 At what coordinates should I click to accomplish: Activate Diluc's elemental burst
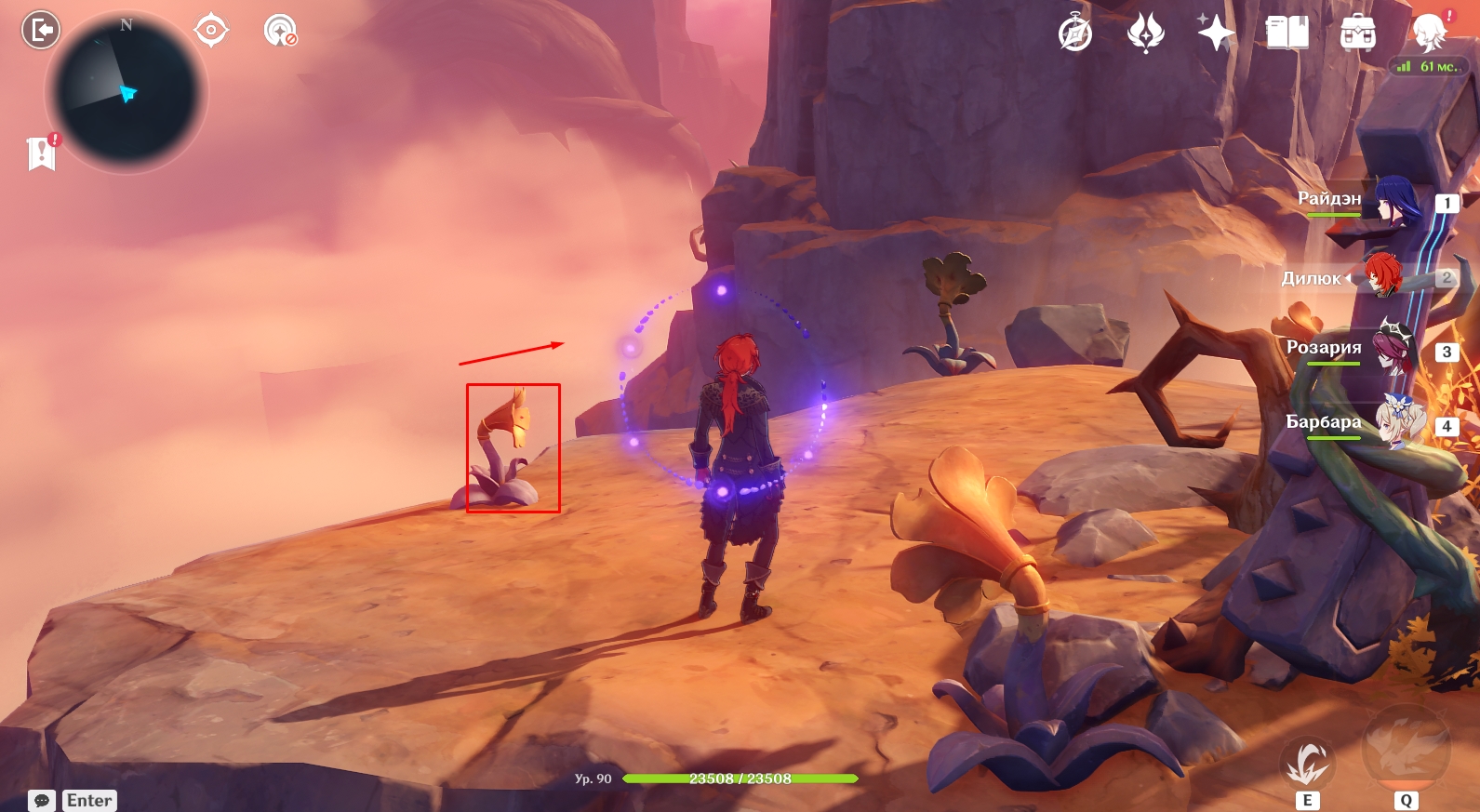click(x=1406, y=750)
